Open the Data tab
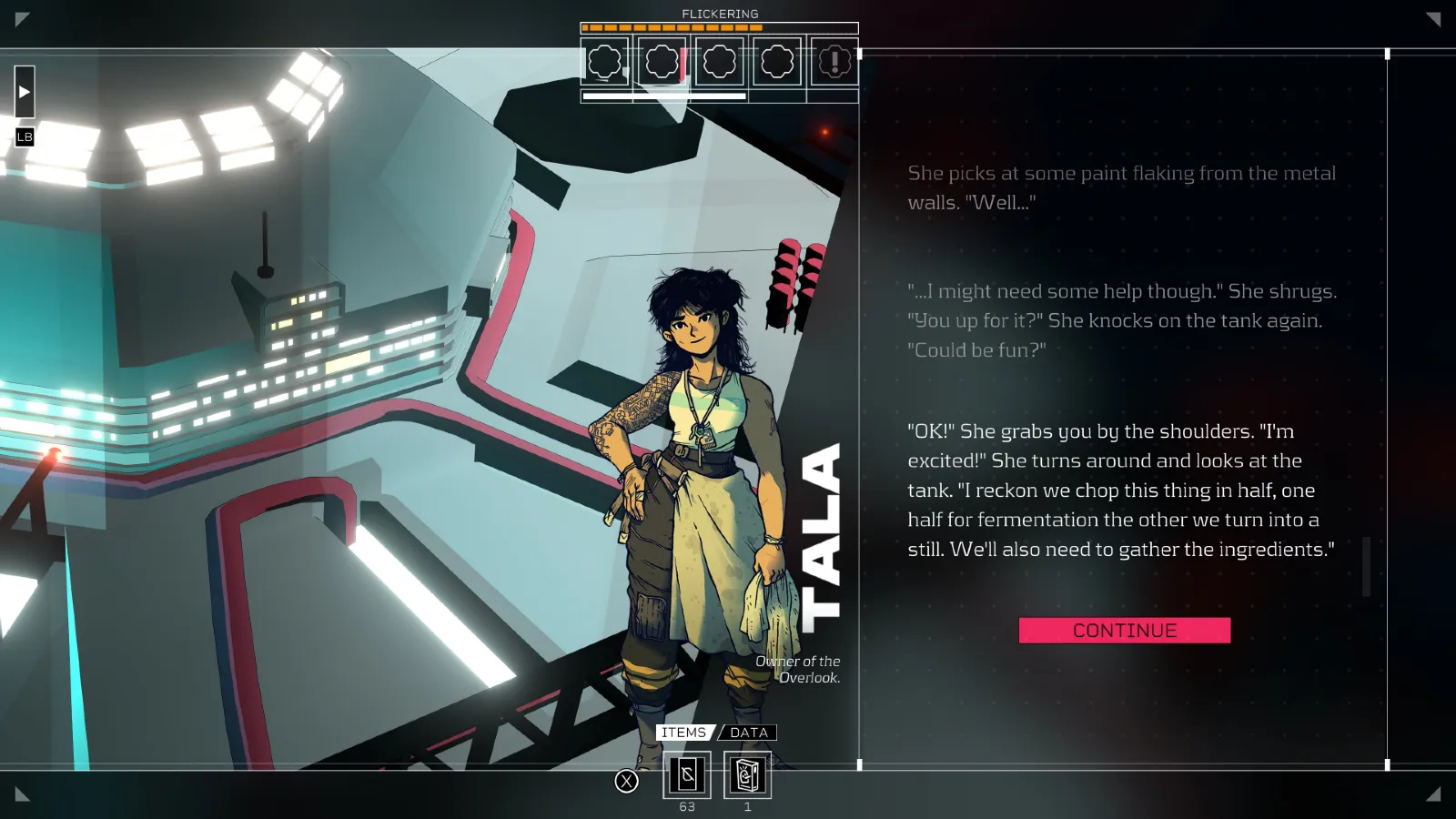1456x819 pixels. tap(749, 733)
